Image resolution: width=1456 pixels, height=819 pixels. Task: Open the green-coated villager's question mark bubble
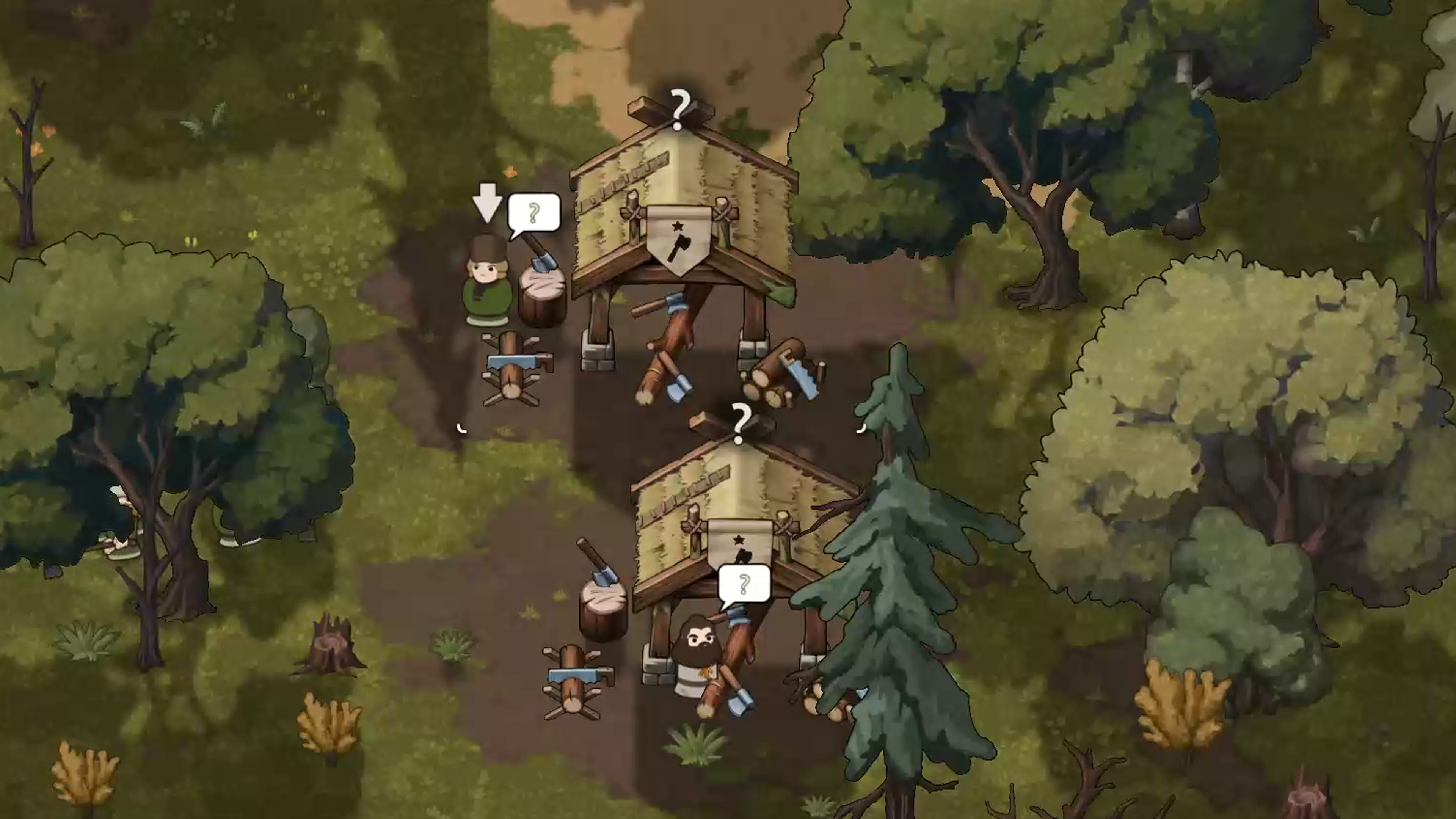coord(533,212)
